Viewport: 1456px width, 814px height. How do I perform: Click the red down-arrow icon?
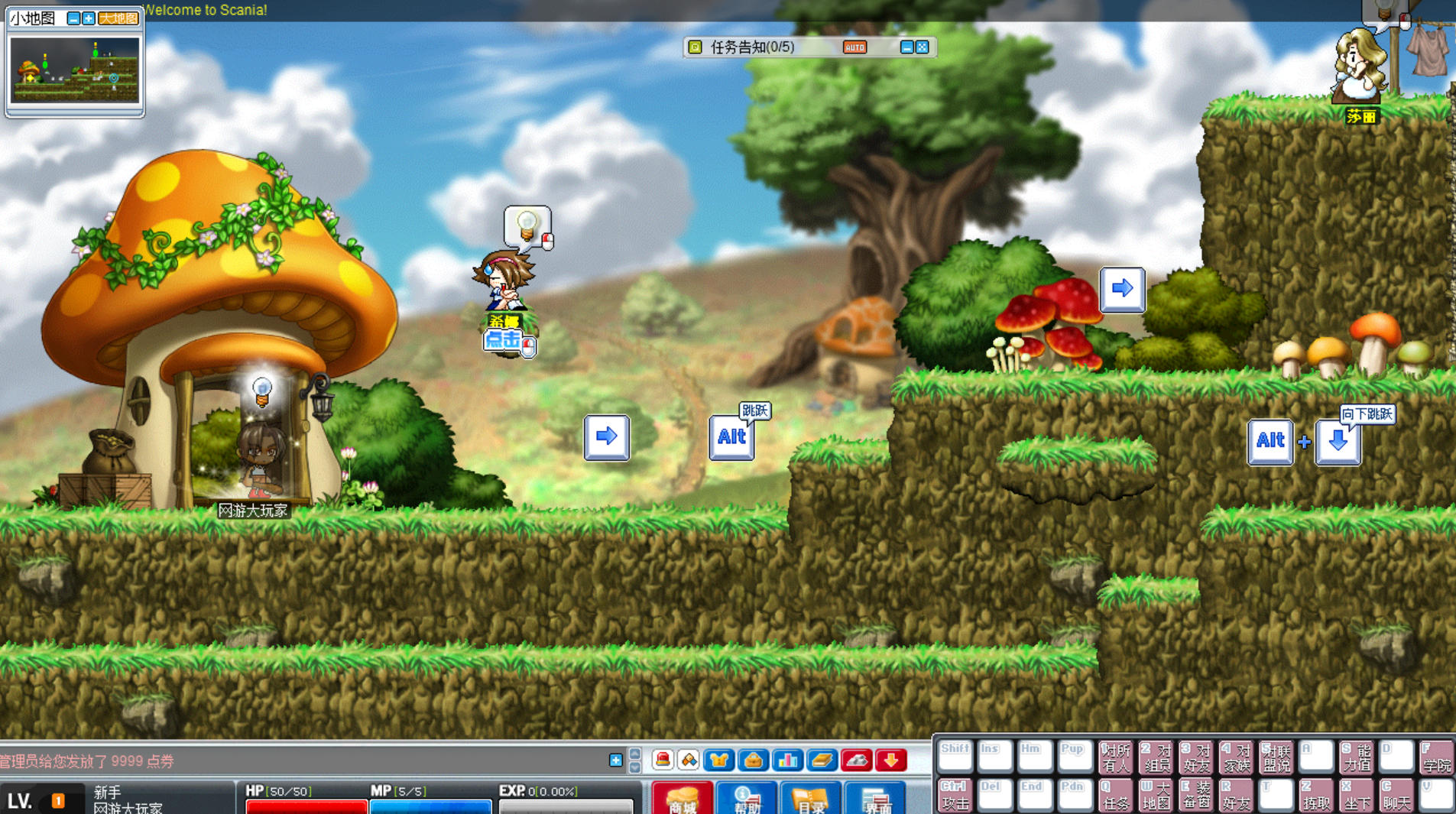click(890, 760)
